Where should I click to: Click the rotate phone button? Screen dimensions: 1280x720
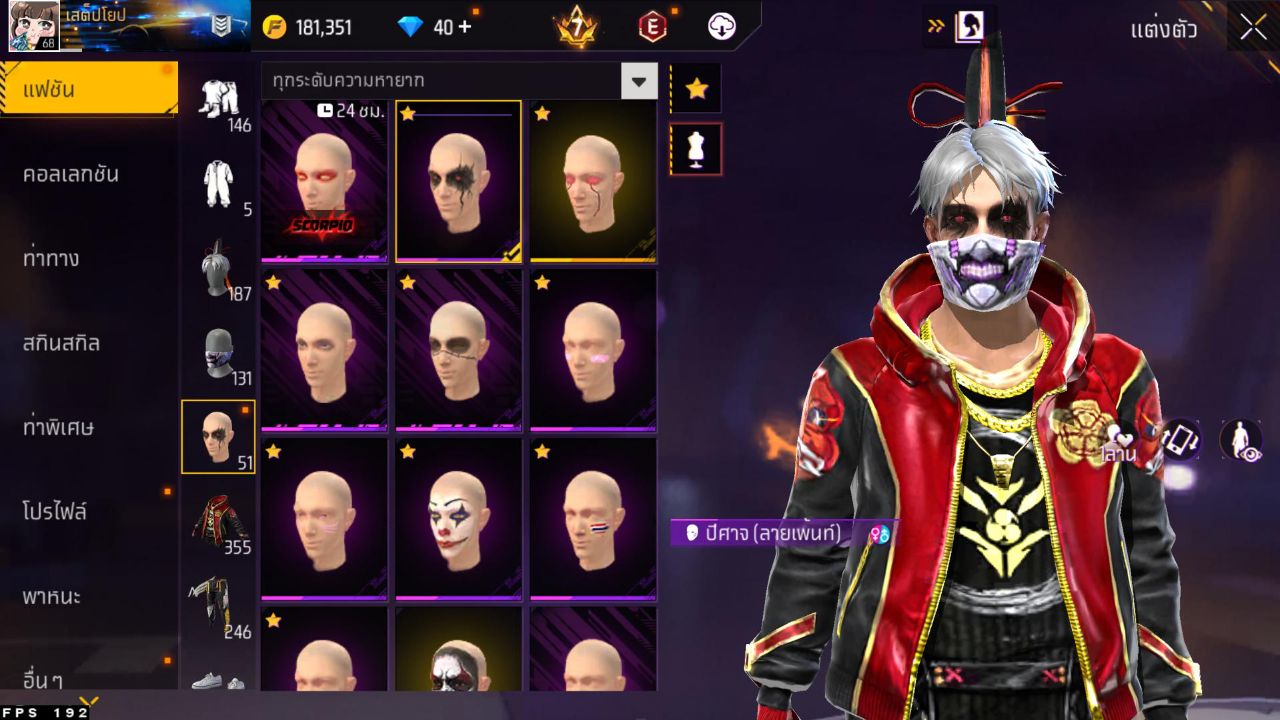click(1180, 440)
